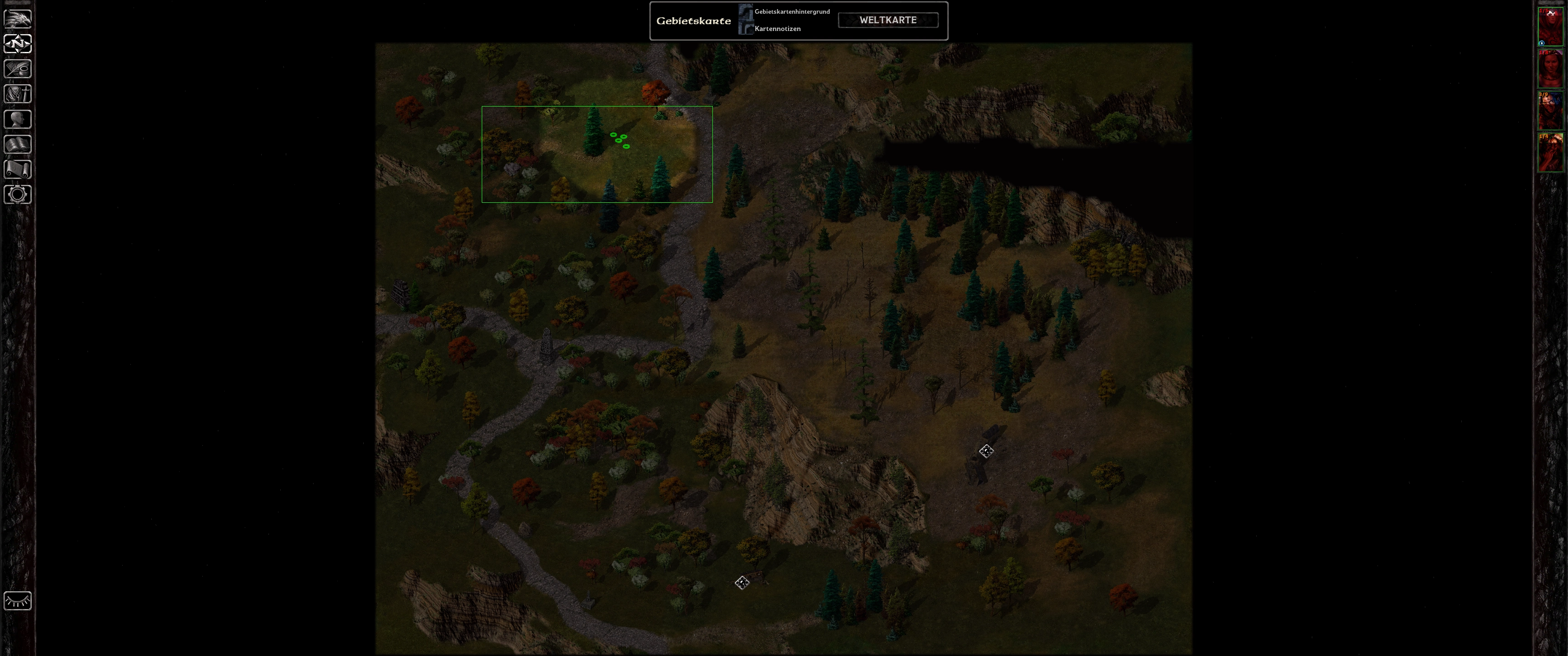Choose the party portrait showing 3/9

1550,110
